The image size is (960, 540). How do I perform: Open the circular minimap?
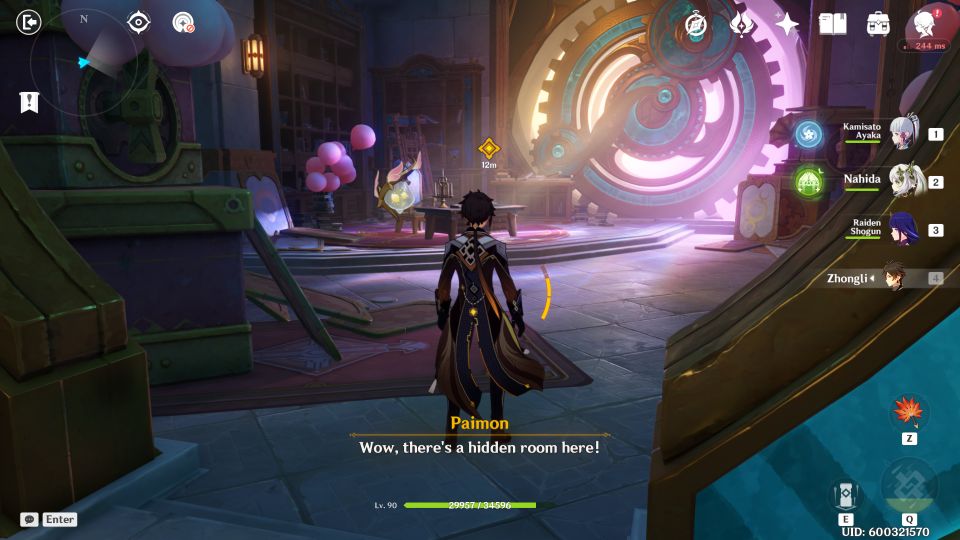point(85,64)
